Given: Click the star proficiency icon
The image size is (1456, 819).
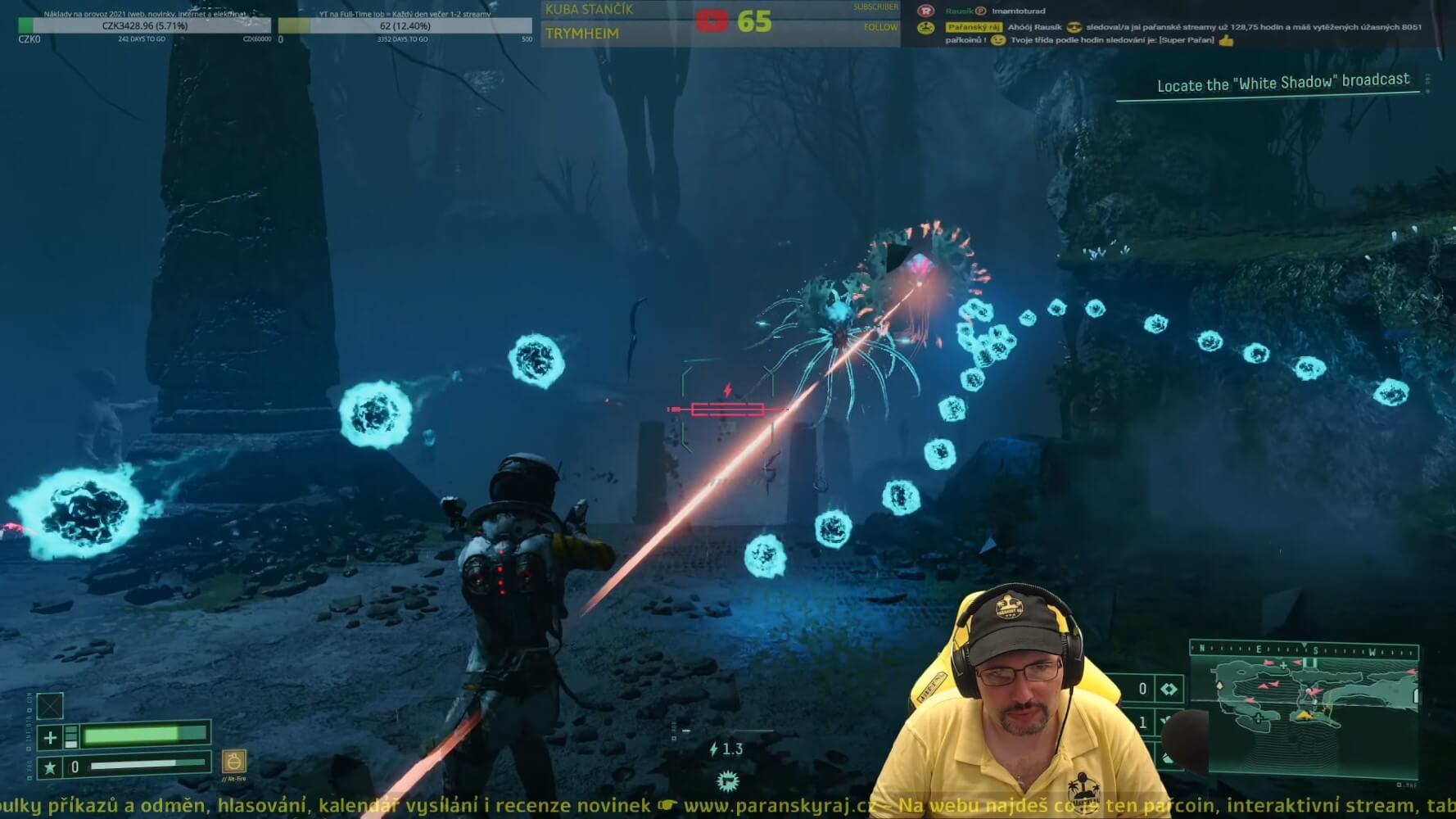Looking at the screenshot, I should (50, 767).
